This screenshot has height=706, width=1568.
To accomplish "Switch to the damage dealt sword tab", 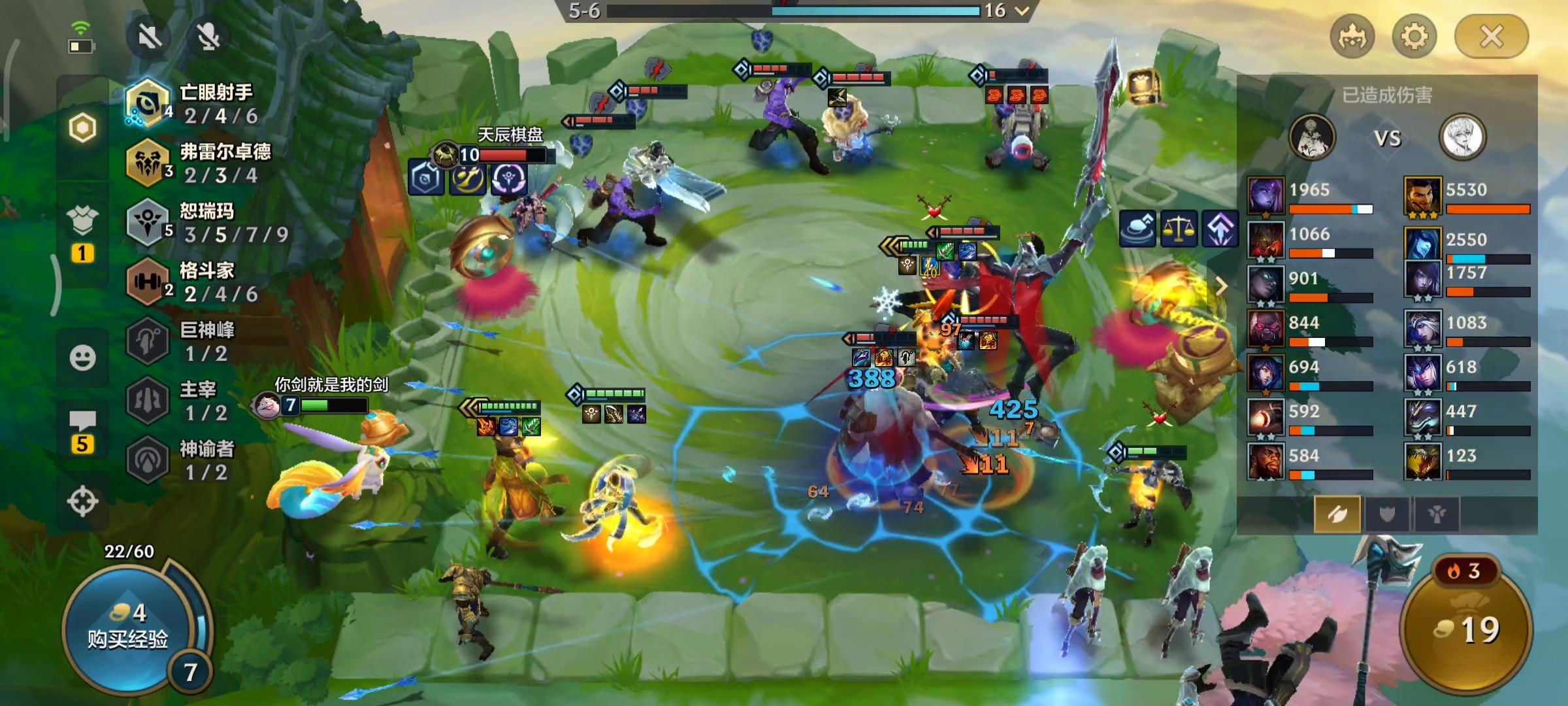I will click(x=1337, y=514).
